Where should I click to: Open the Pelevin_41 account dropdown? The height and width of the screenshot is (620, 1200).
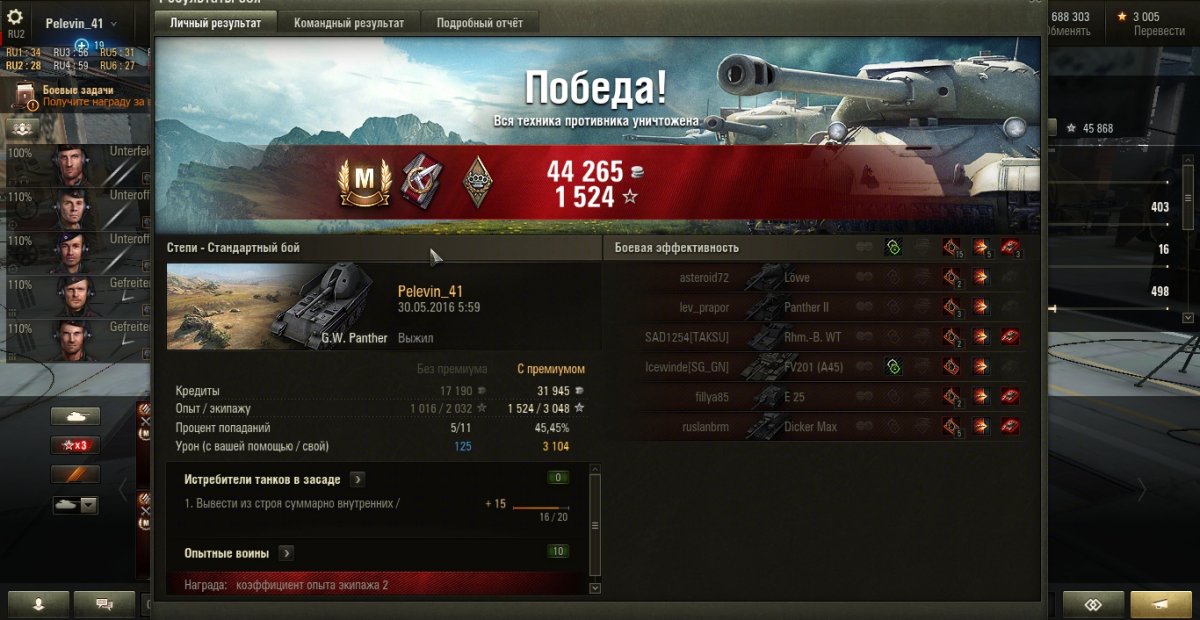pyautogui.click(x=81, y=23)
